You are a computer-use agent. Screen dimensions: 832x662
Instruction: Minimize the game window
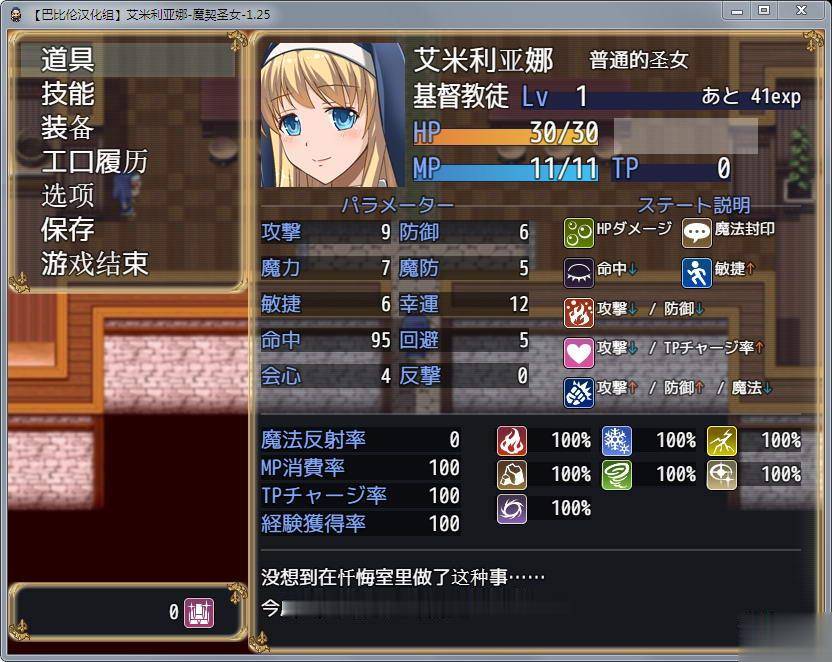[x=735, y=11]
